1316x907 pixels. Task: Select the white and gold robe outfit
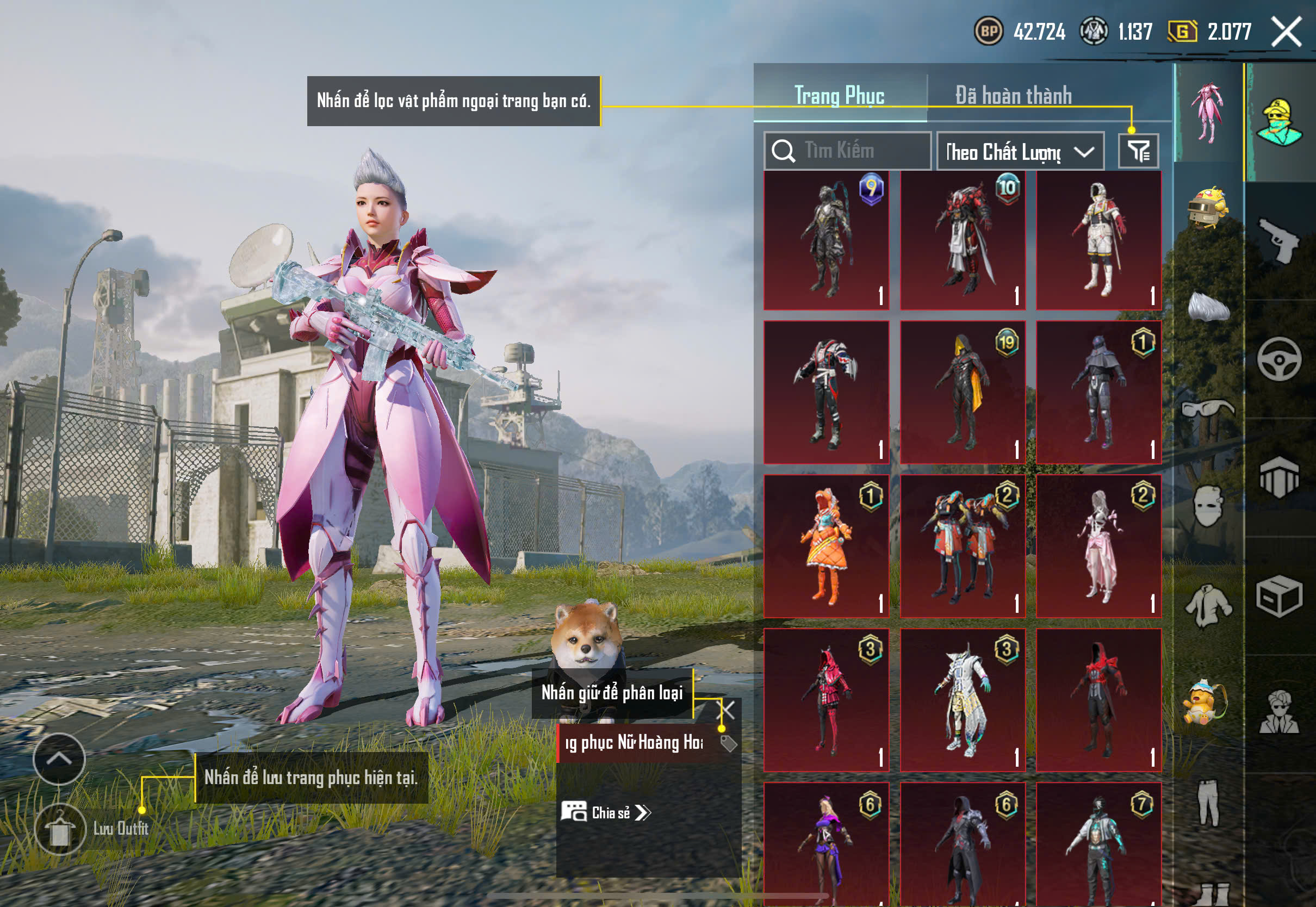point(963,700)
